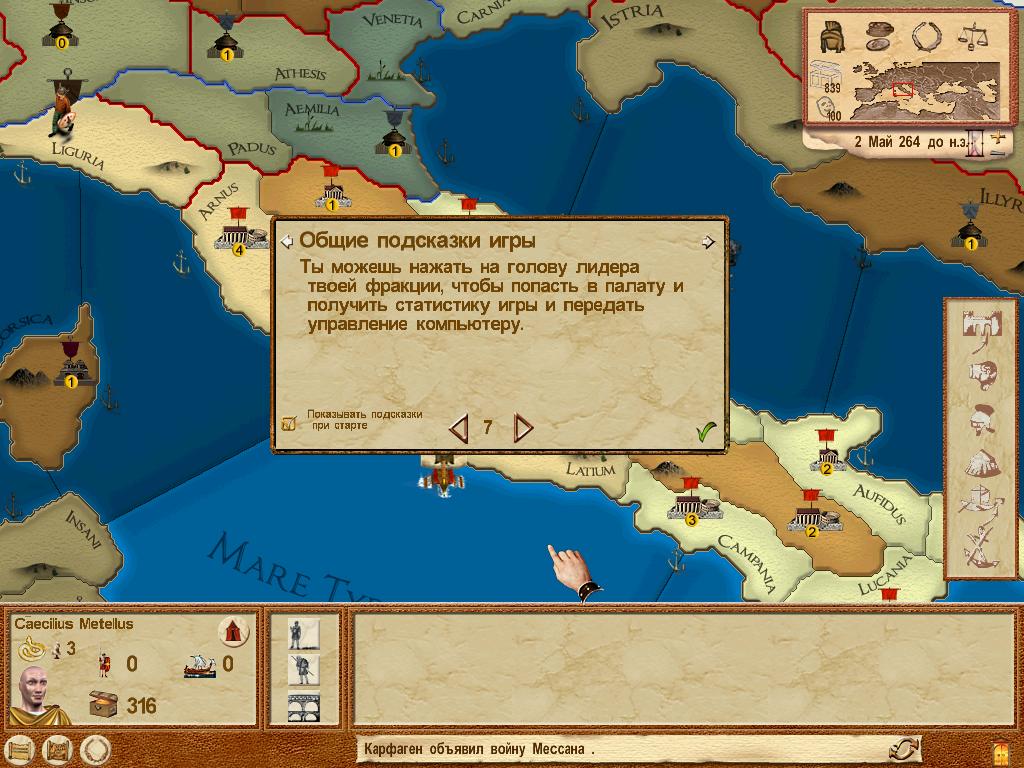This screenshot has height=768, width=1024.
Task: Toggle the show hints at startup checkbox
Action: coord(289,423)
